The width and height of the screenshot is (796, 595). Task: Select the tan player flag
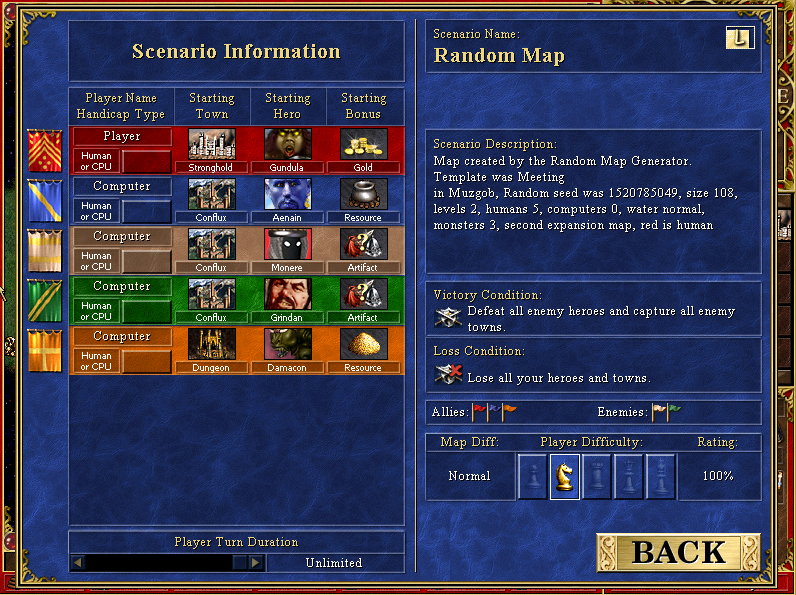click(x=44, y=250)
